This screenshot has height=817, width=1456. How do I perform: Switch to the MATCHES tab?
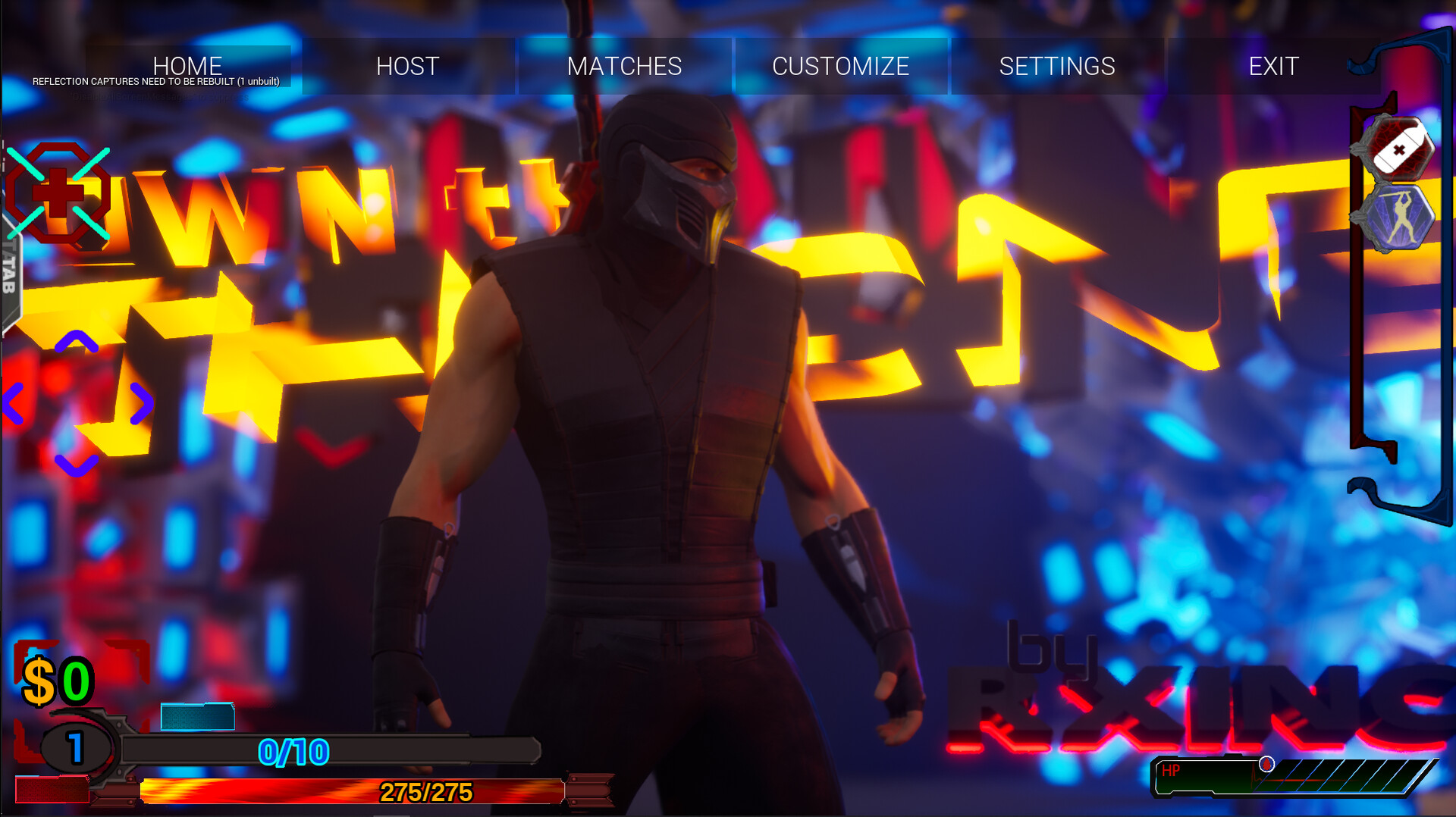coord(623,67)
